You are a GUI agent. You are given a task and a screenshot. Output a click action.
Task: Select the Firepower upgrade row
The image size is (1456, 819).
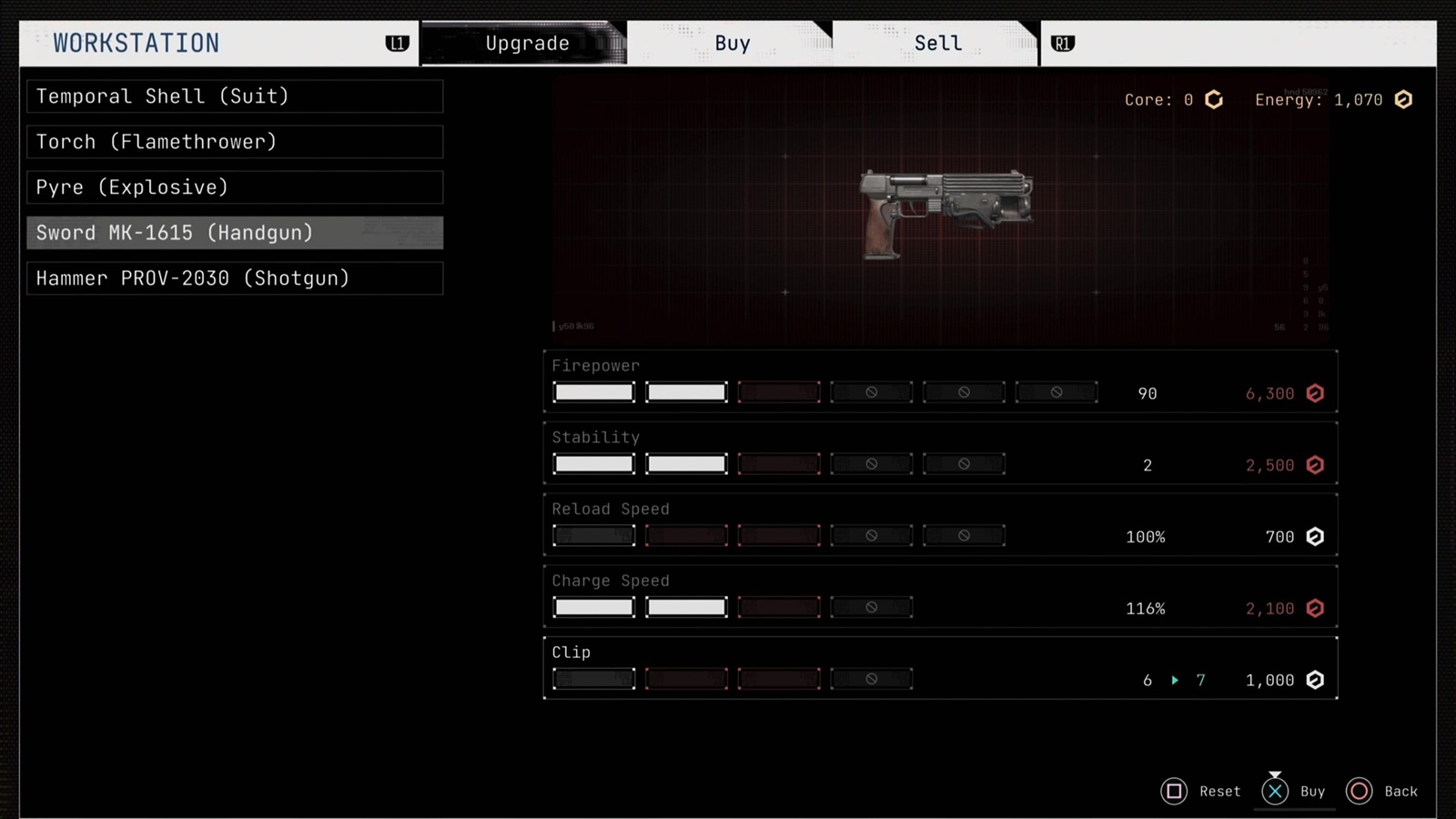click(x=940, y=381)
